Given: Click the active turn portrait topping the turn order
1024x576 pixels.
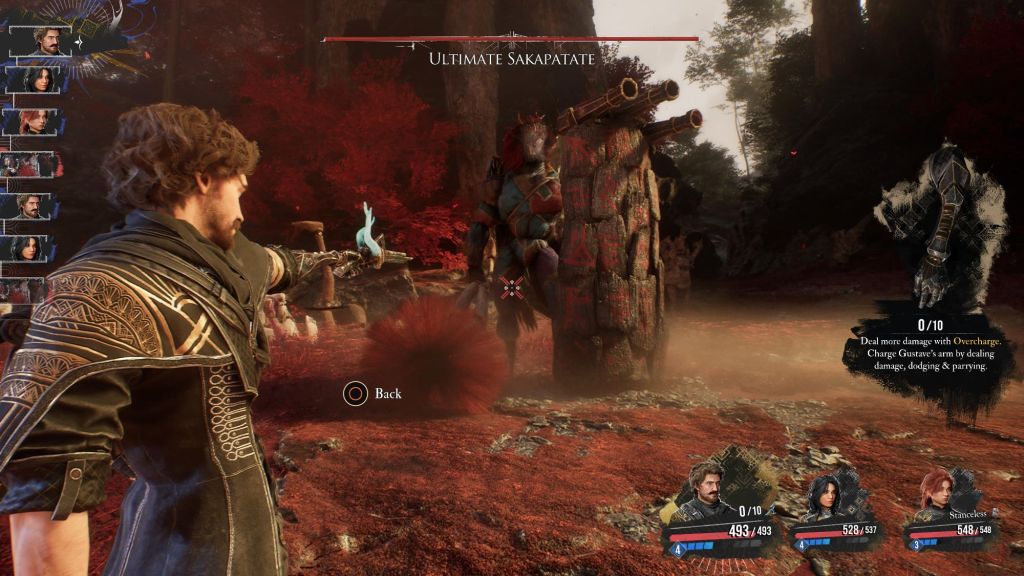Looking at the screenshot, I should [45, 40].
